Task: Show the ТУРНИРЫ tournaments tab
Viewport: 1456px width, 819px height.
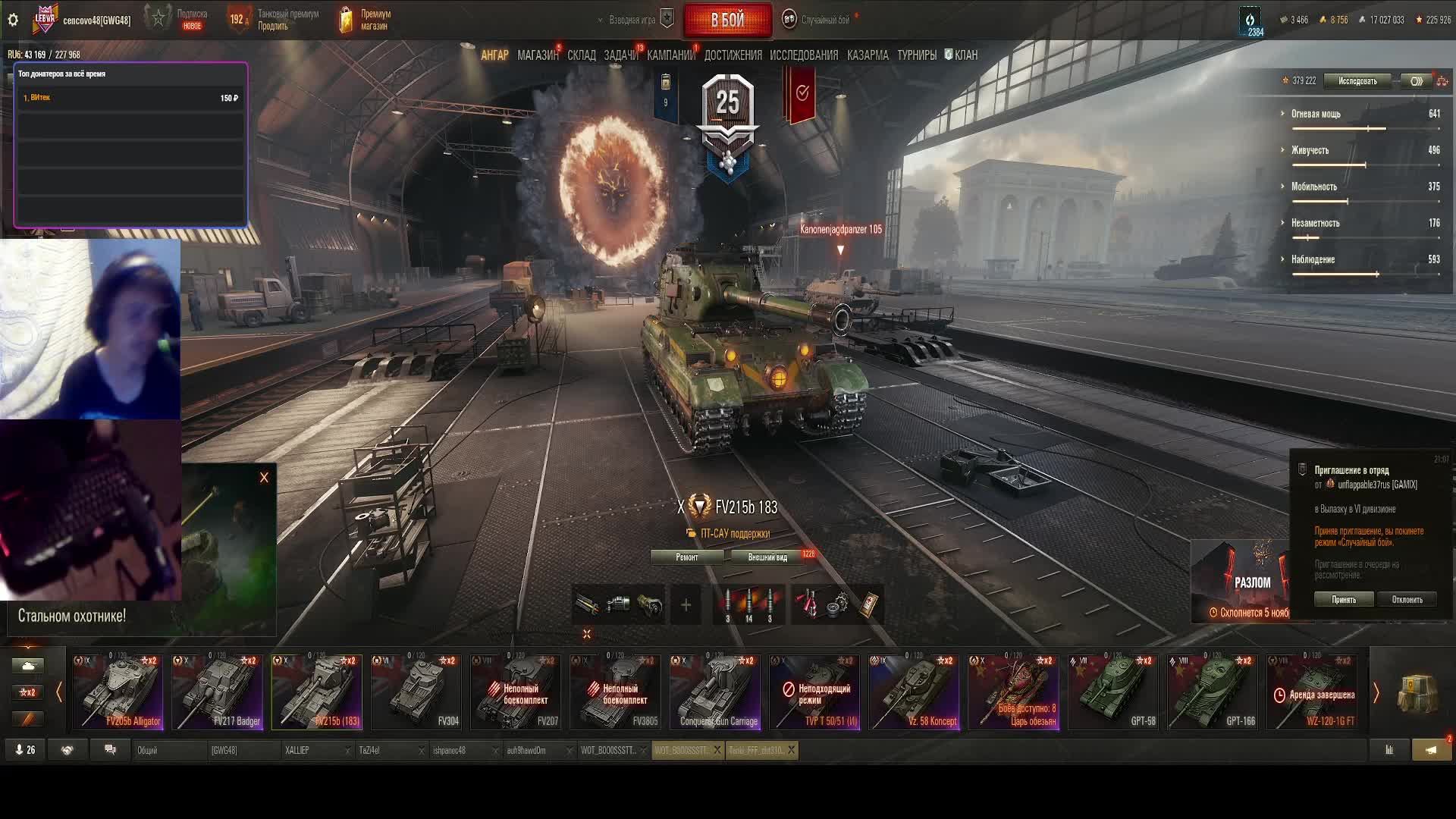Action: tap(917, 55)
